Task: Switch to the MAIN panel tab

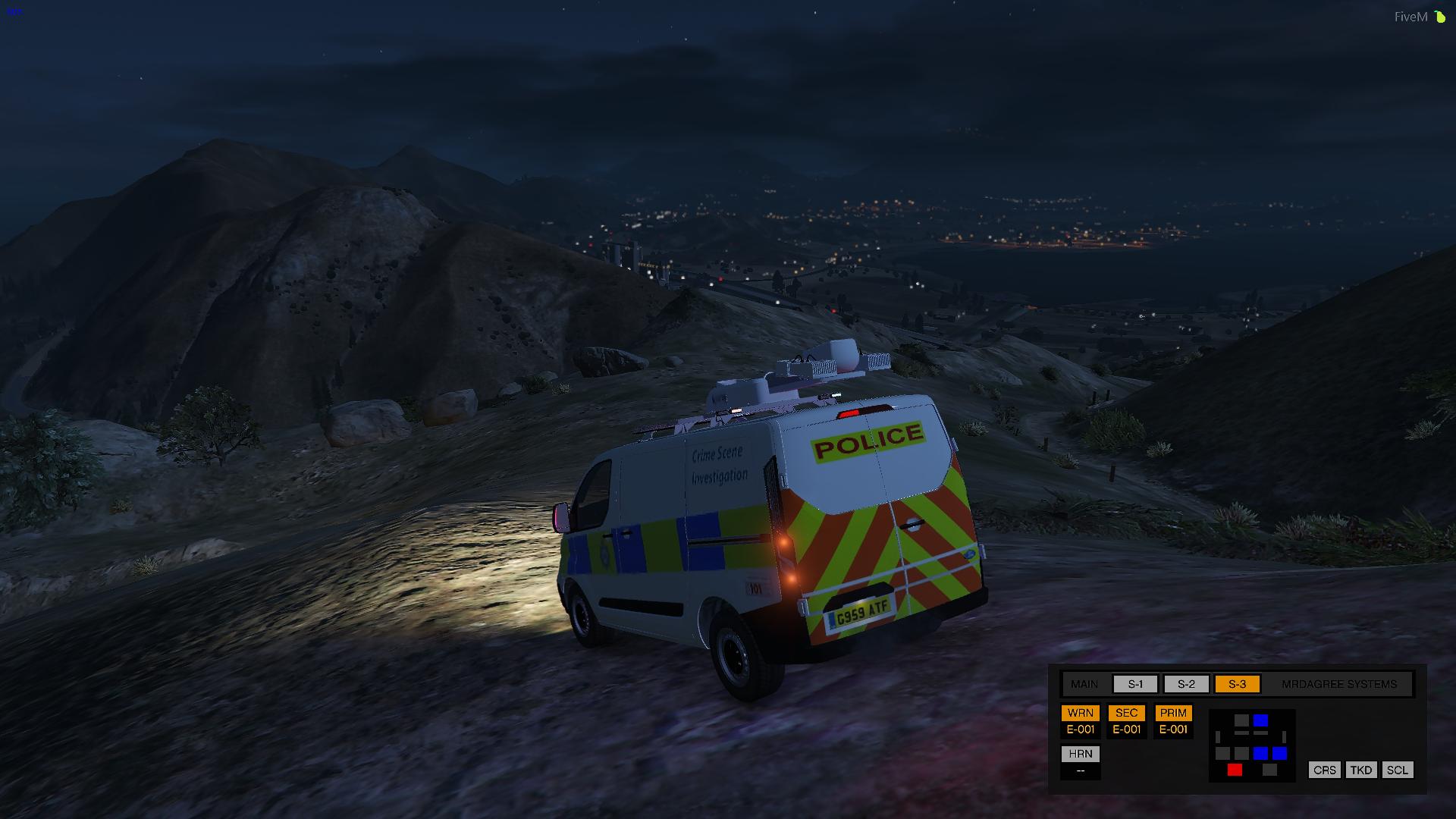Action: [x=1083, y=683]
